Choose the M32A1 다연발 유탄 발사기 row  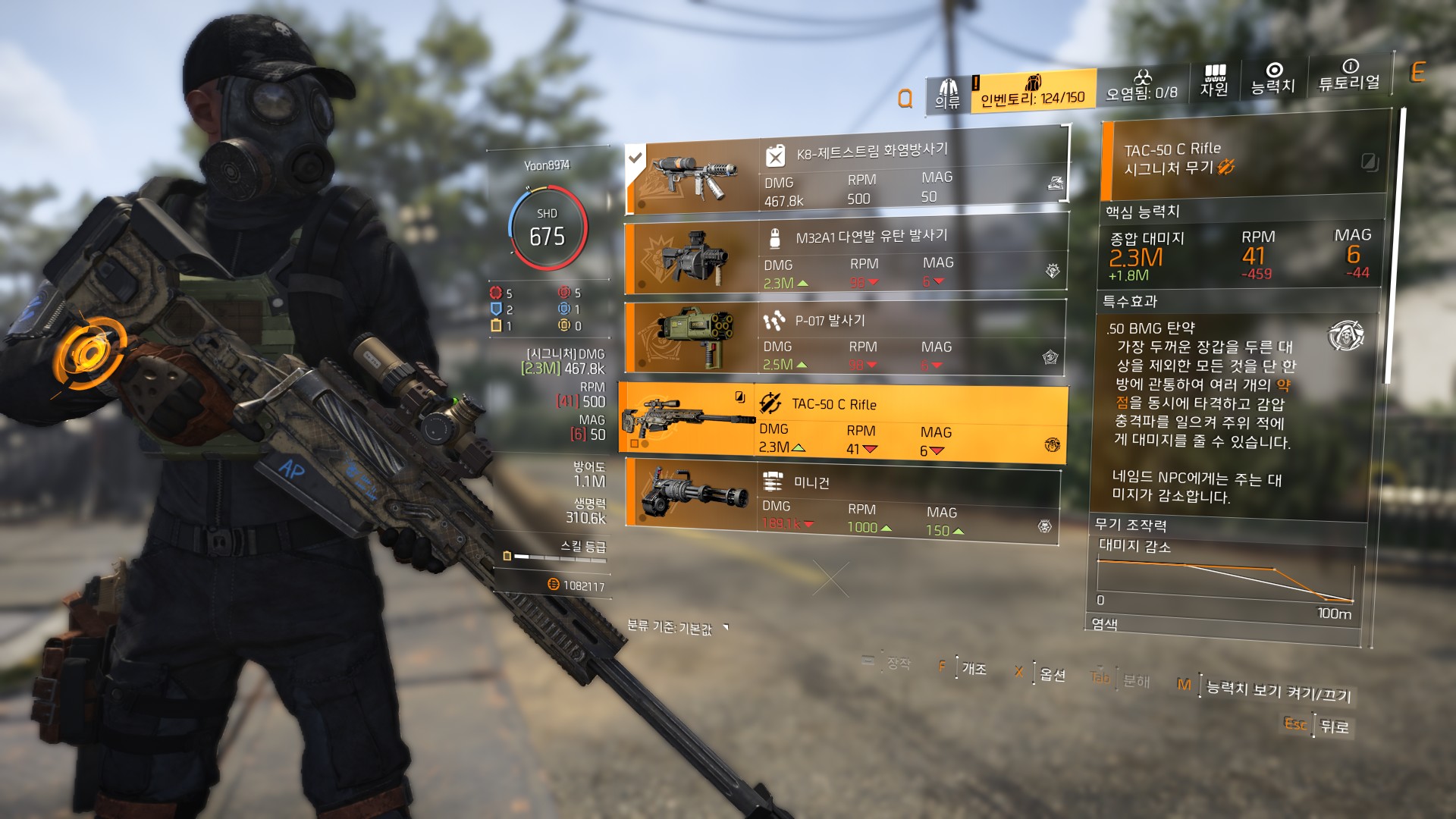coord(845,258)
